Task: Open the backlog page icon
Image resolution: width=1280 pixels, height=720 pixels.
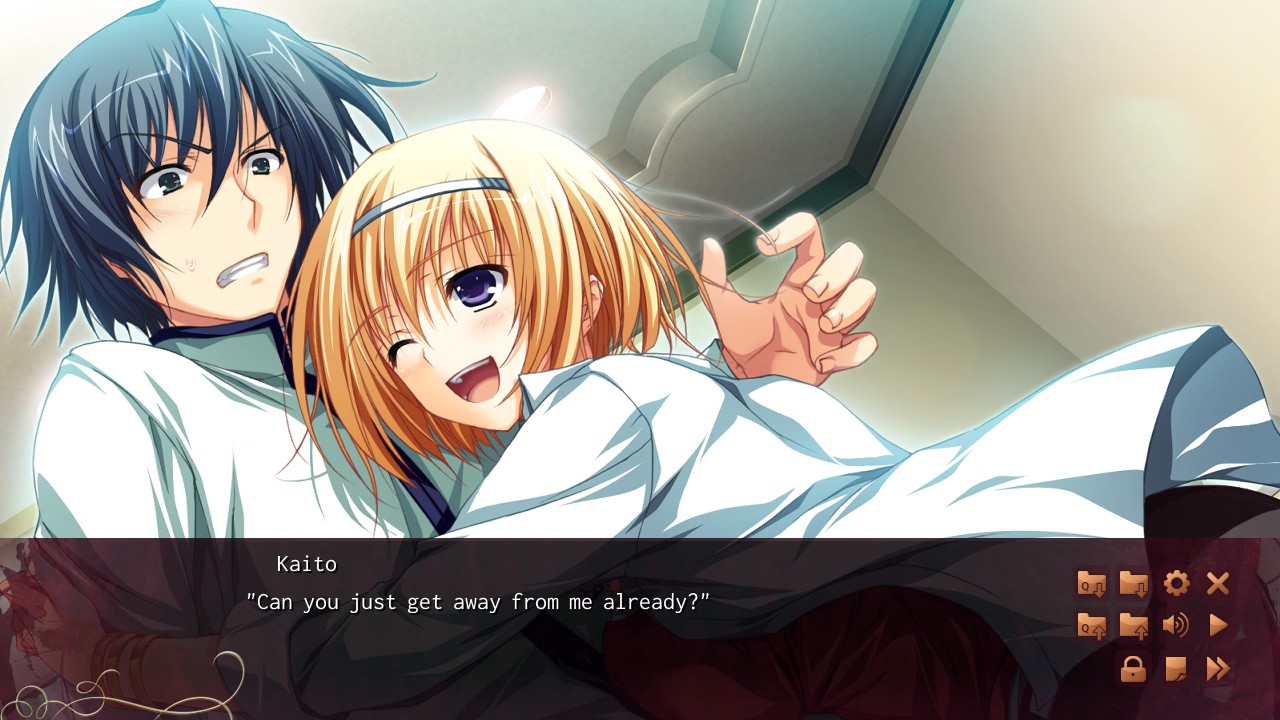Action: 1176,669
